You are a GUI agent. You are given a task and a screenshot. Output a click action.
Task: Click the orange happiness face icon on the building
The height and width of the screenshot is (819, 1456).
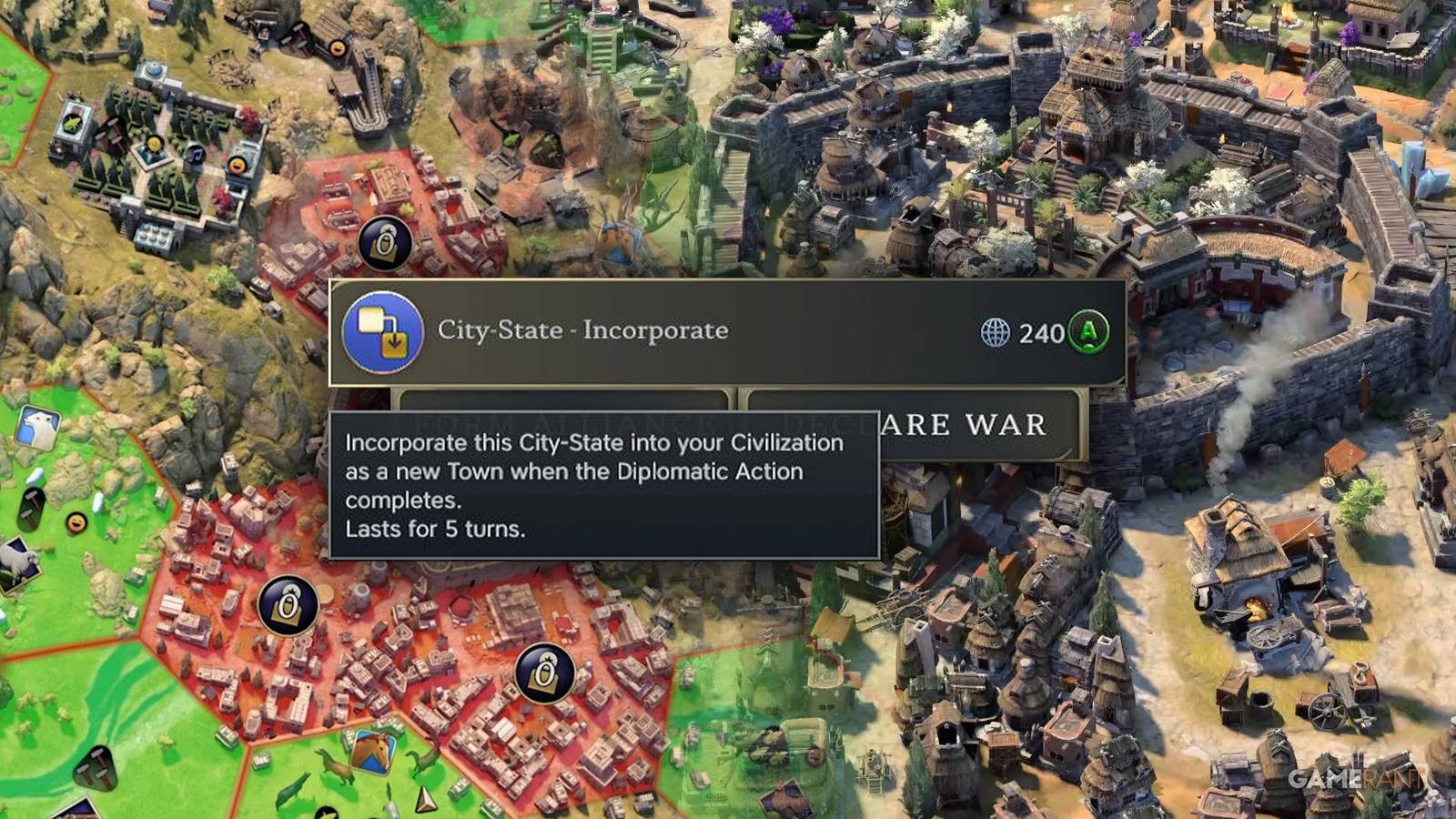click(x=238, y=165)
